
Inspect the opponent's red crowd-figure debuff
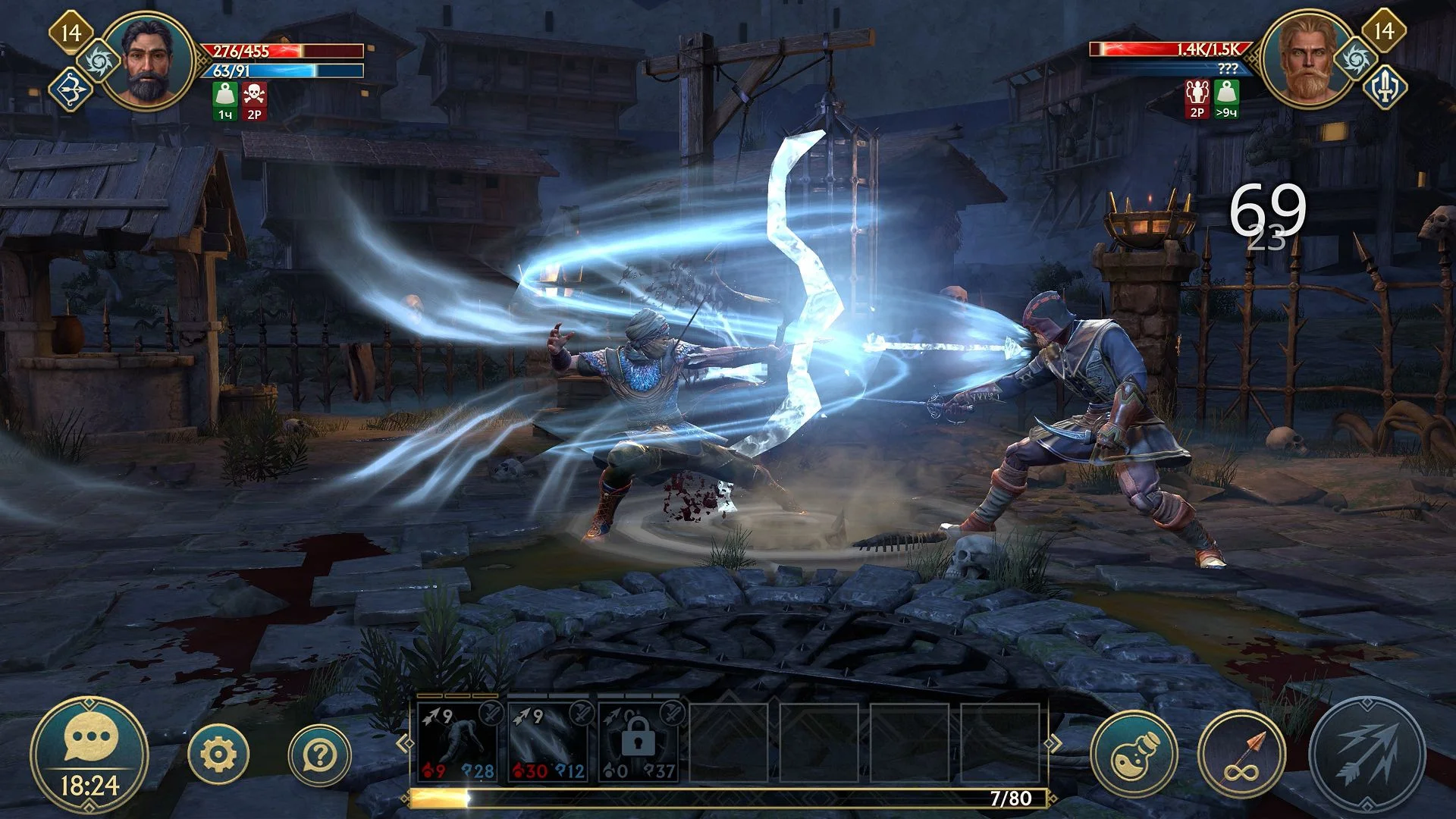(1197, 99)
